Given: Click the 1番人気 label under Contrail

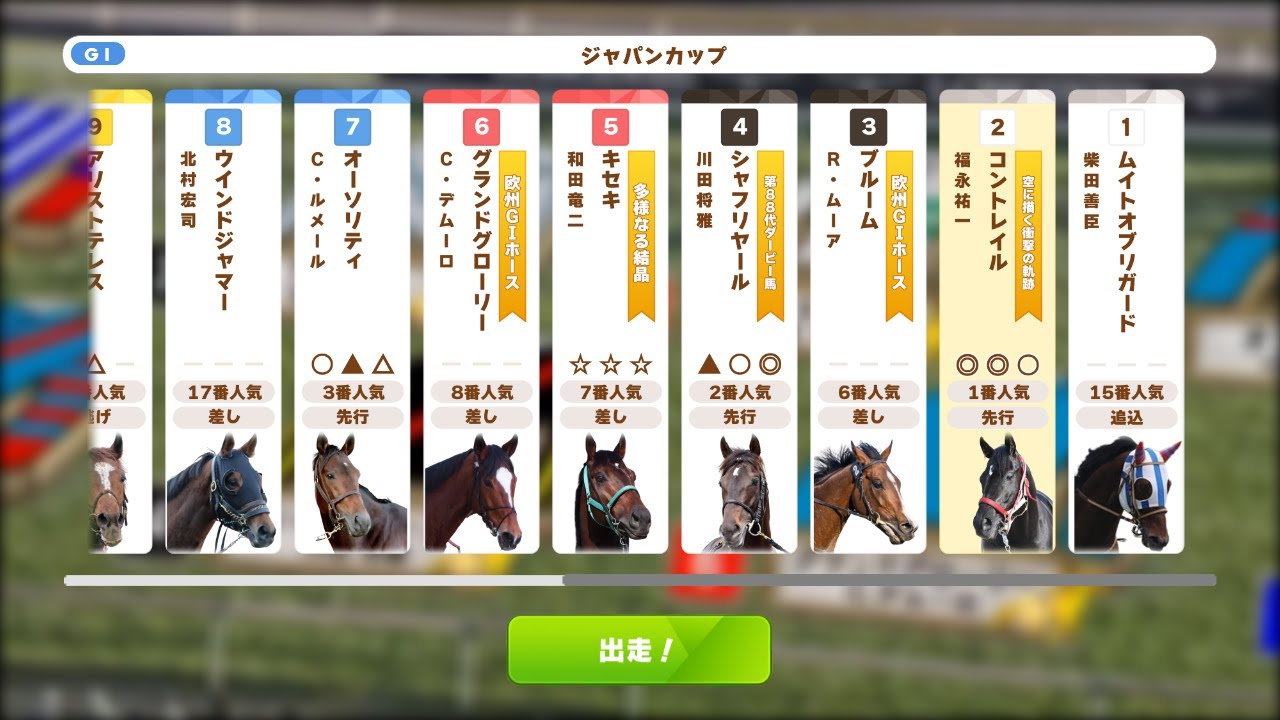Looking at the screenshot, I should [x=996, y=391].
